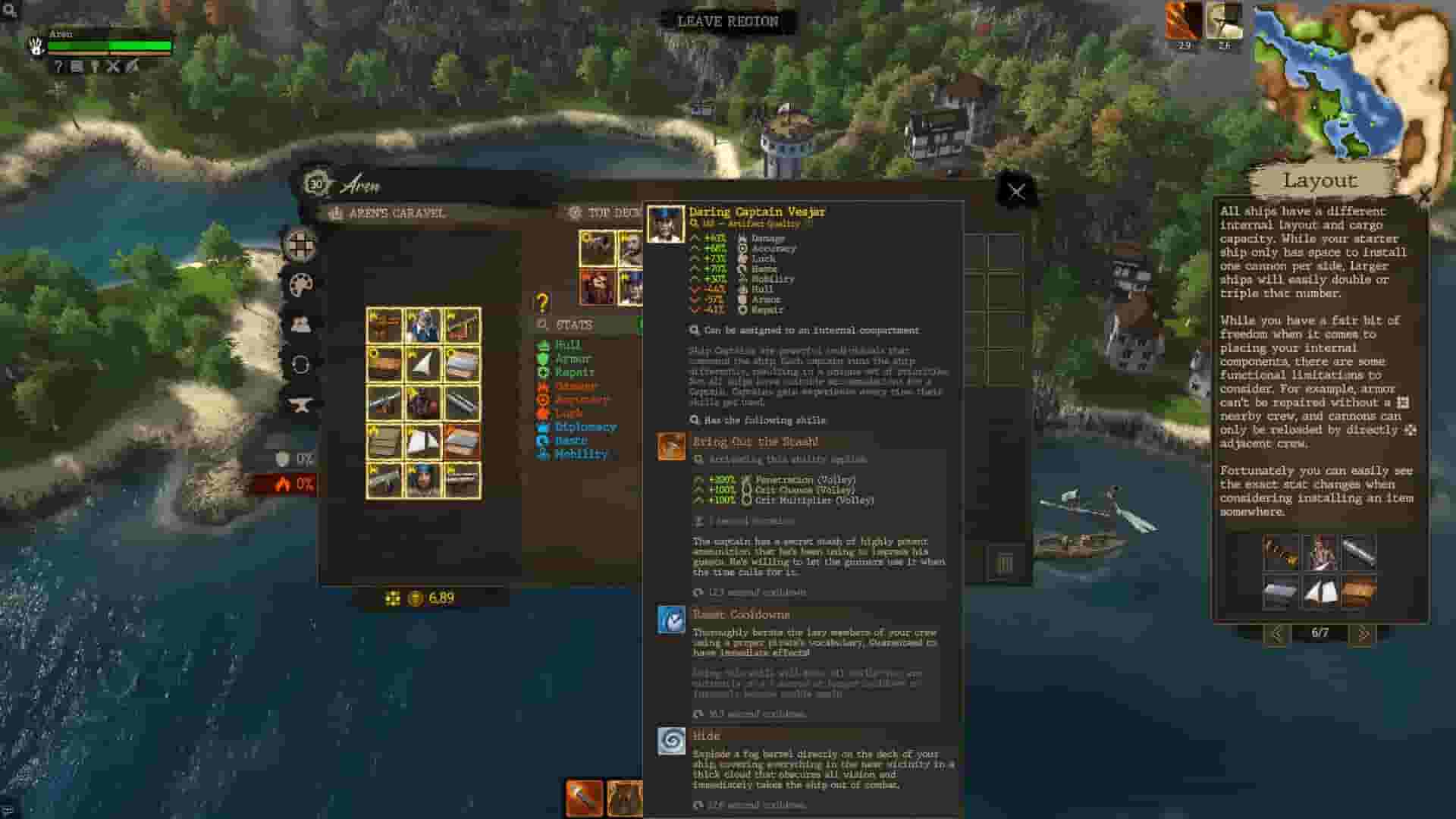The height and width of the screenshot is (819, 1456).
Task: Go back a Layout page with the left arrow
Action: (x=1279, y=635)
